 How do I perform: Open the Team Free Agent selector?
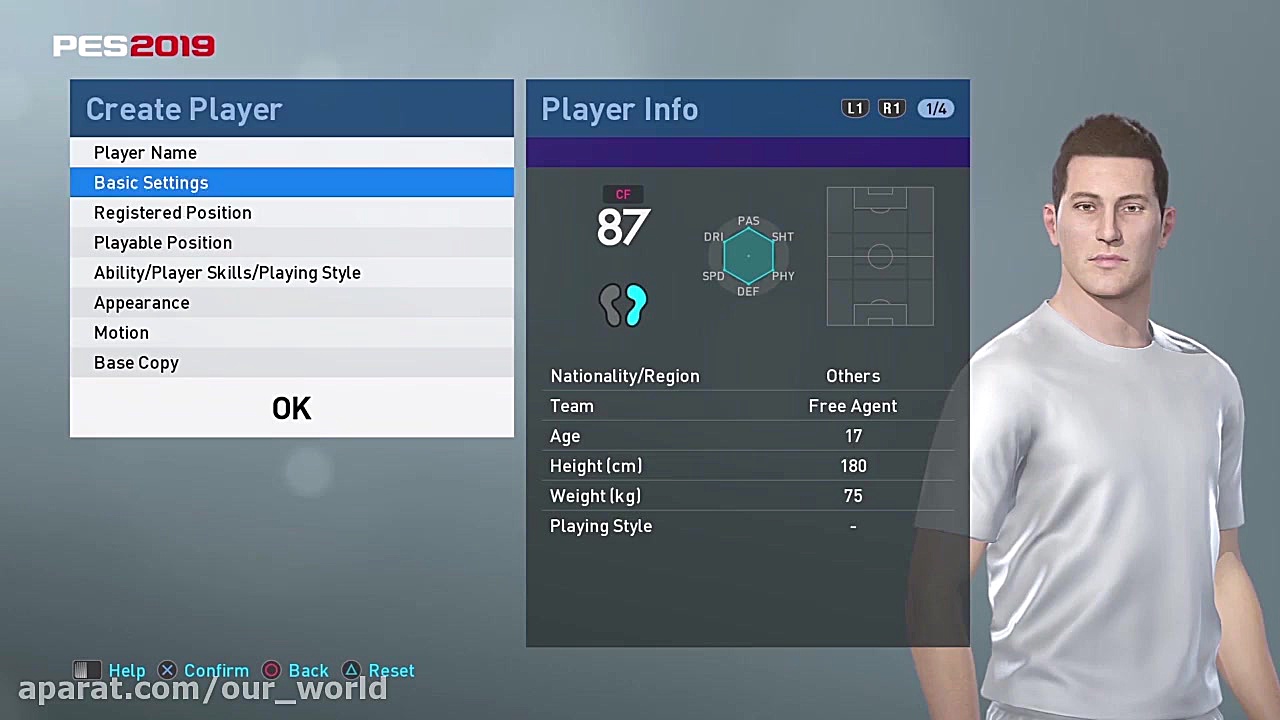coord(852,406)
